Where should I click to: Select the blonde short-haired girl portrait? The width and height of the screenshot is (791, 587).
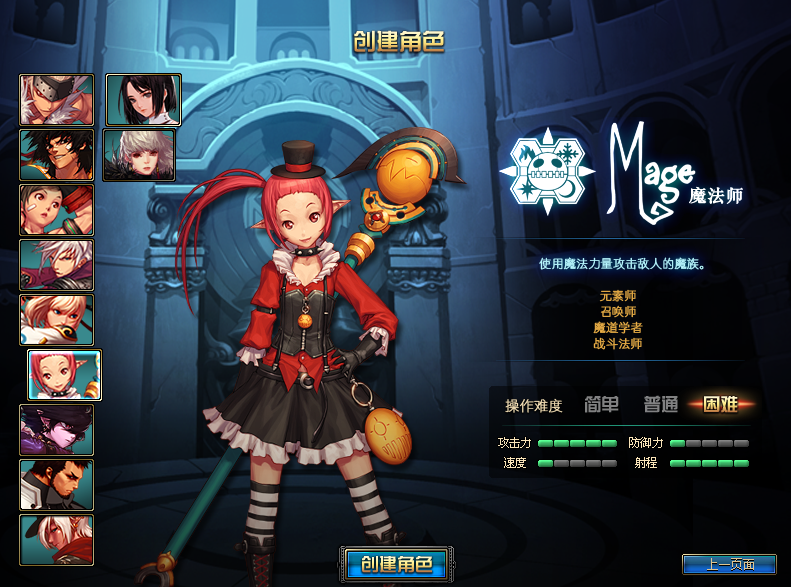(x=57, y=320)
